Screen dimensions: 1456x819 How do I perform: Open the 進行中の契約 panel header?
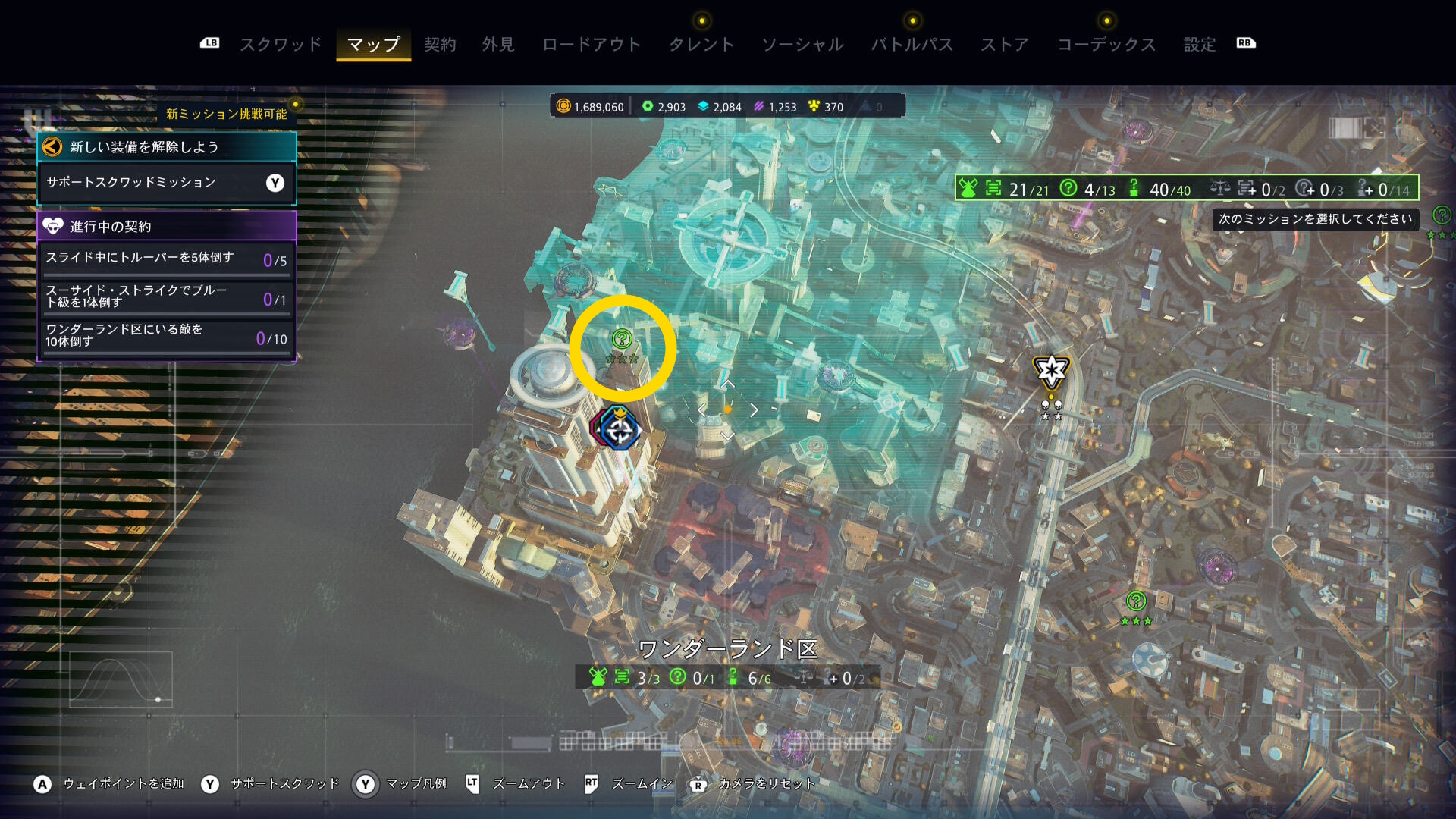[x=166, y=226]
